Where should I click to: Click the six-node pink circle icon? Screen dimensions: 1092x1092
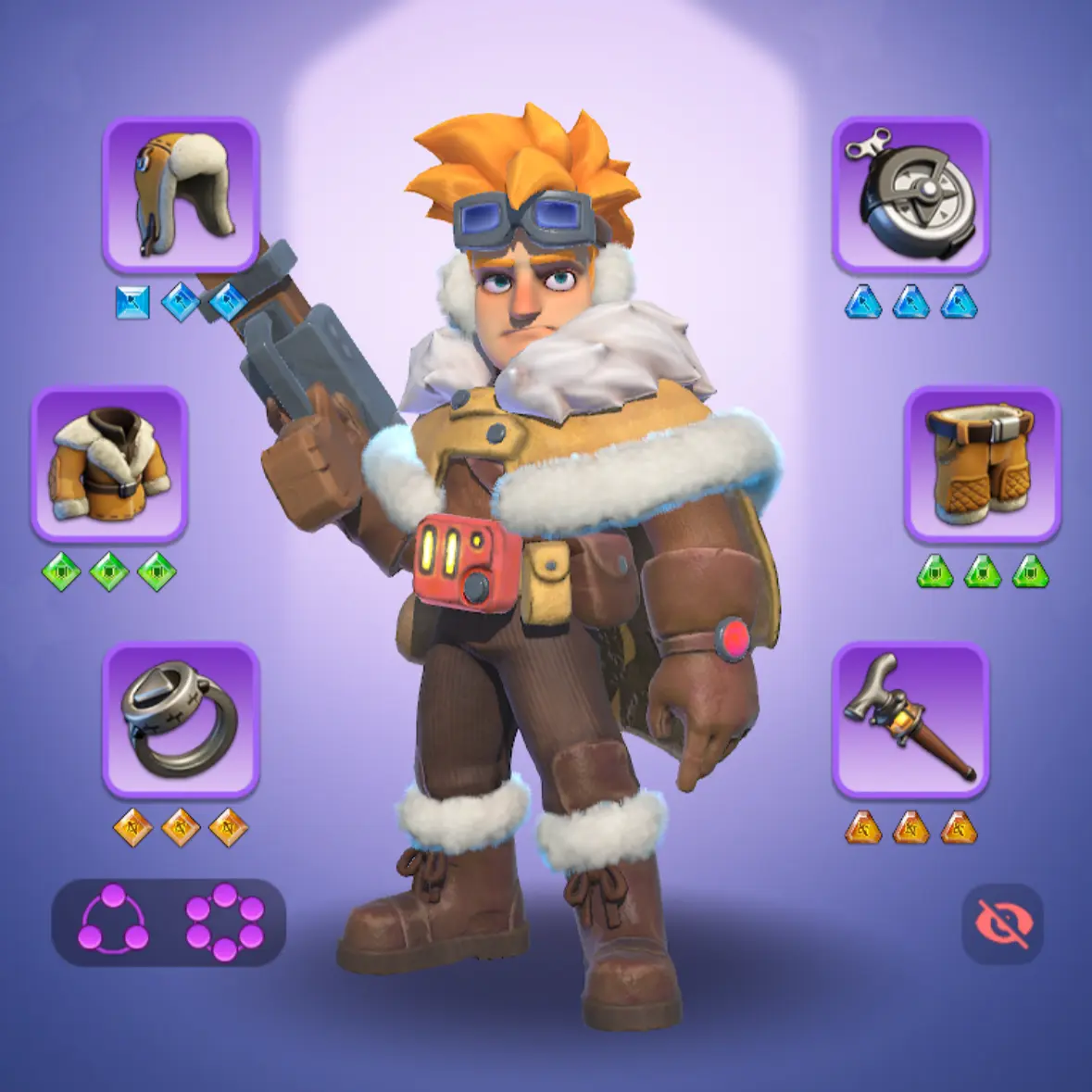pos(225,922)
